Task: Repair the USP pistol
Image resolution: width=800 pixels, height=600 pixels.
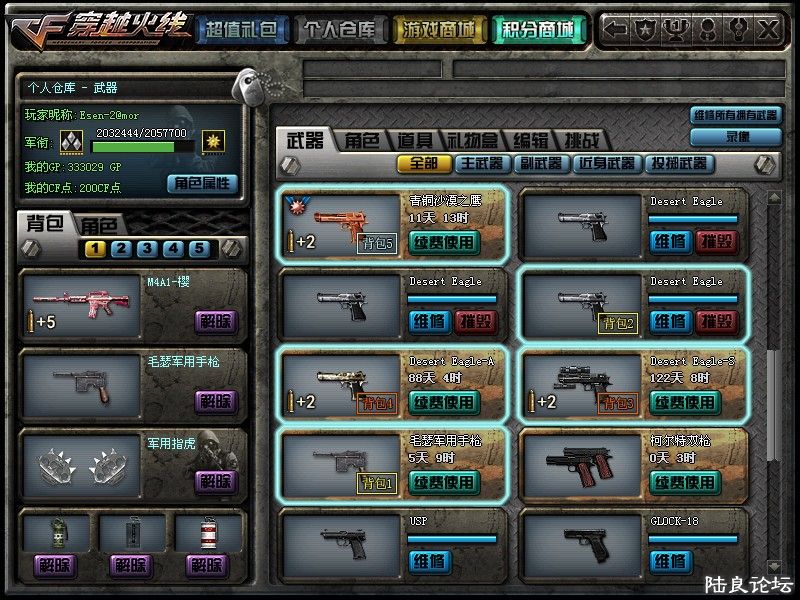Action: coord(428,561)
